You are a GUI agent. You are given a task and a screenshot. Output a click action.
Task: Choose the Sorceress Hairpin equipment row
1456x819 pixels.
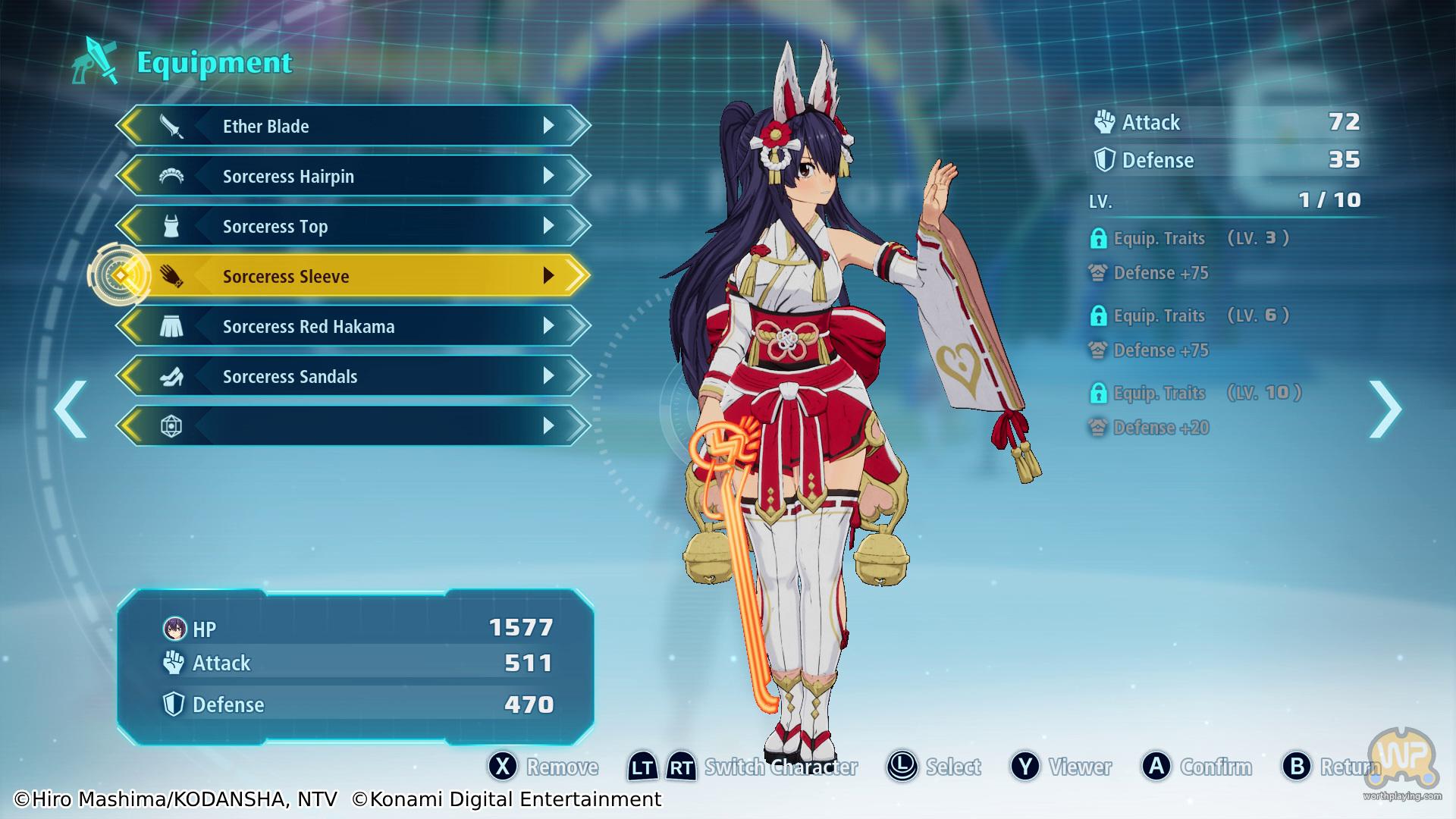pyautogui.click(x=353, y=176)
